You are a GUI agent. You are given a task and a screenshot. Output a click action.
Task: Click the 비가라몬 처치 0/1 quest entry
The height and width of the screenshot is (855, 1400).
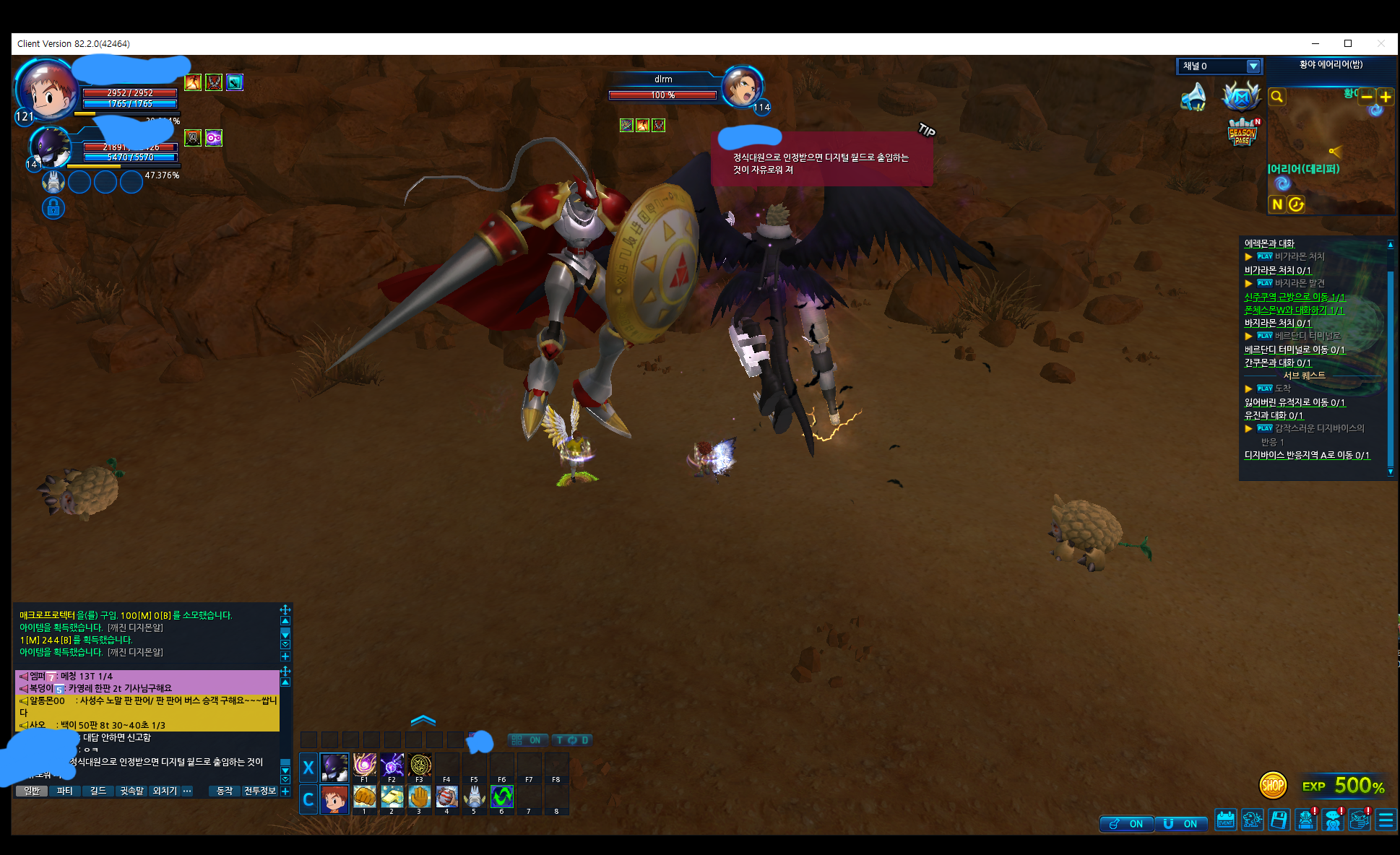coord(1277,270)
